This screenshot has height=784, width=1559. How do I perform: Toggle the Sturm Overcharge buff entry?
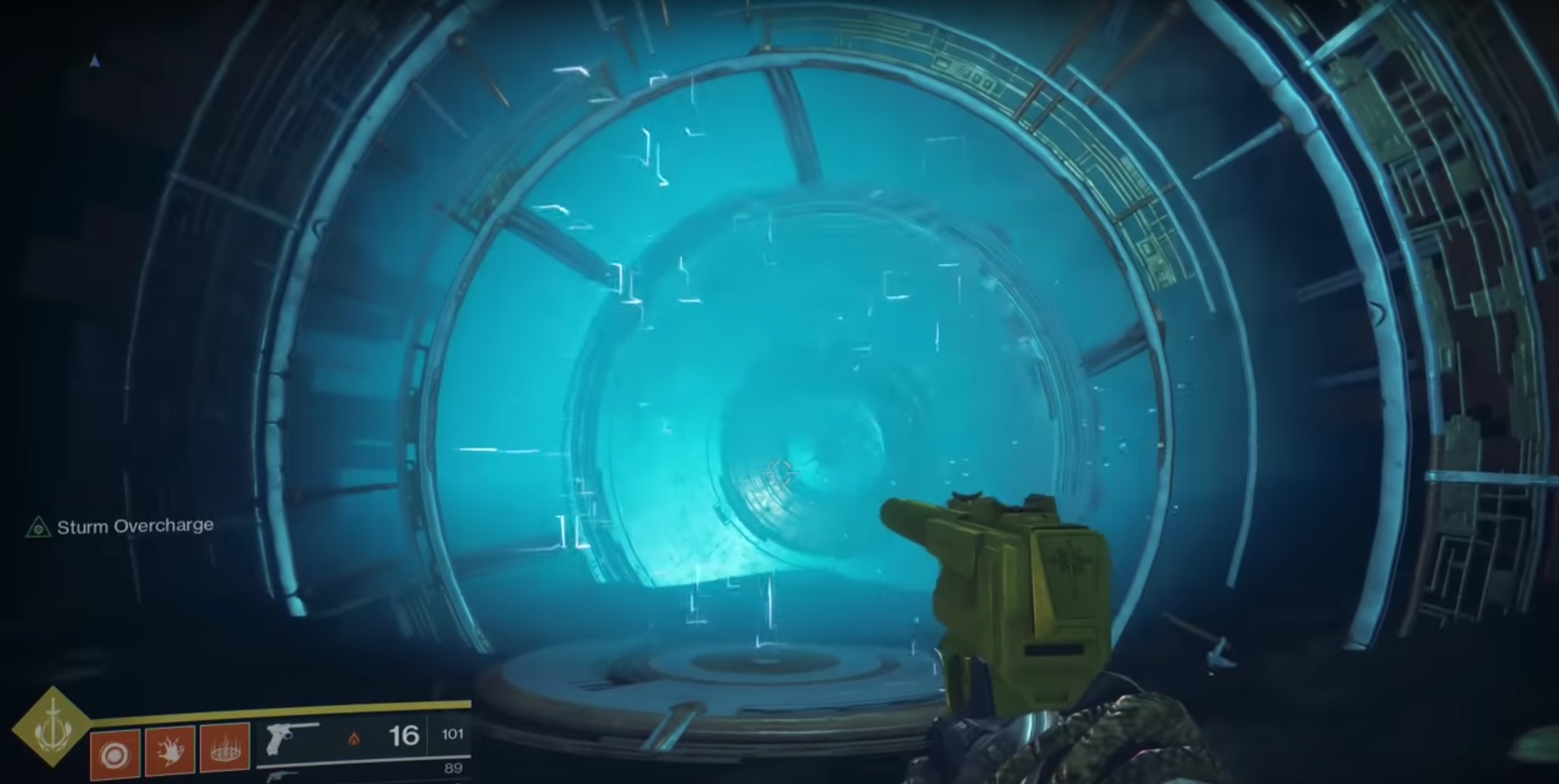[x=125, y=525]
